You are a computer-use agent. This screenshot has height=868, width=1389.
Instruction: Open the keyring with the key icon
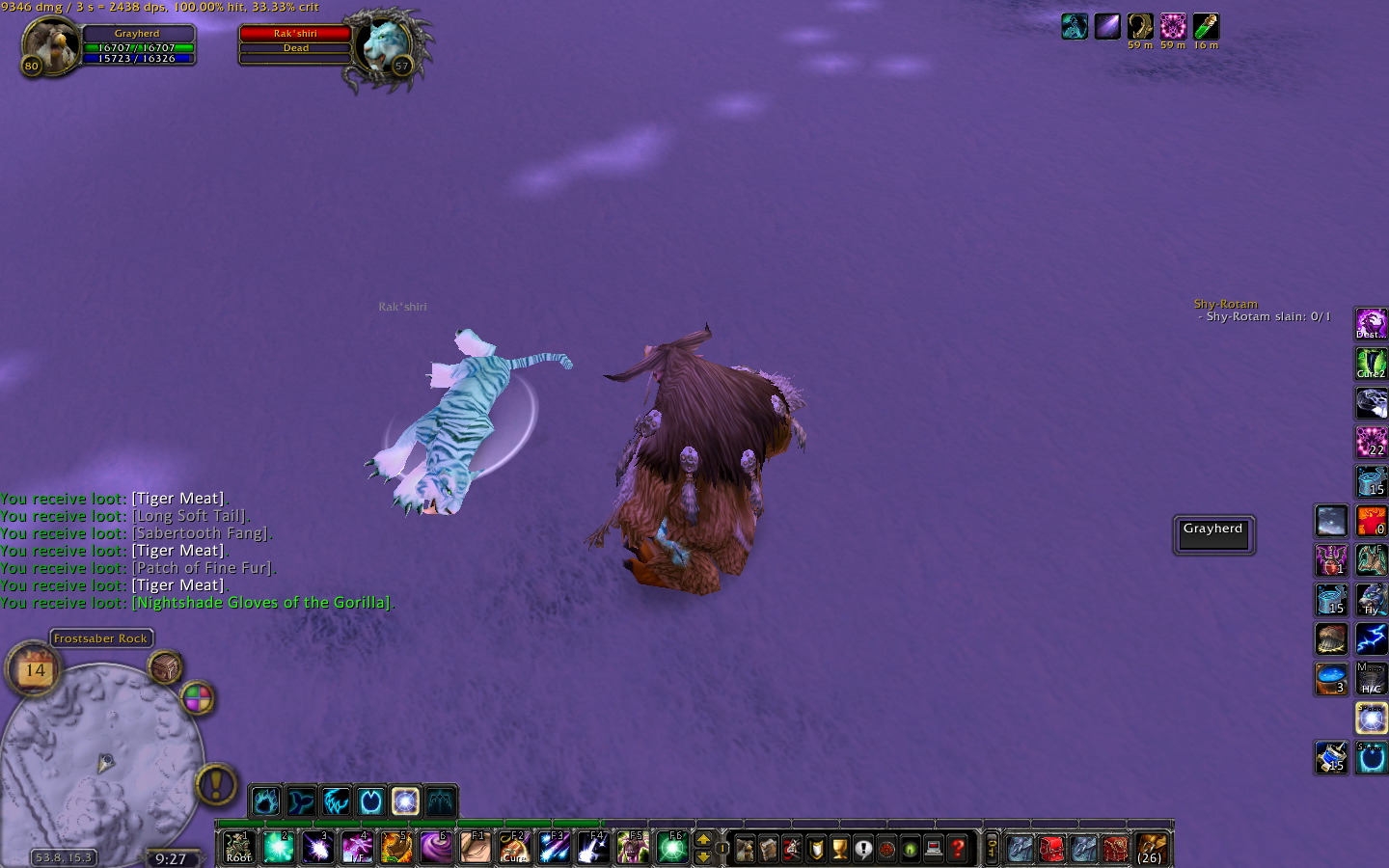pos(992,849)
